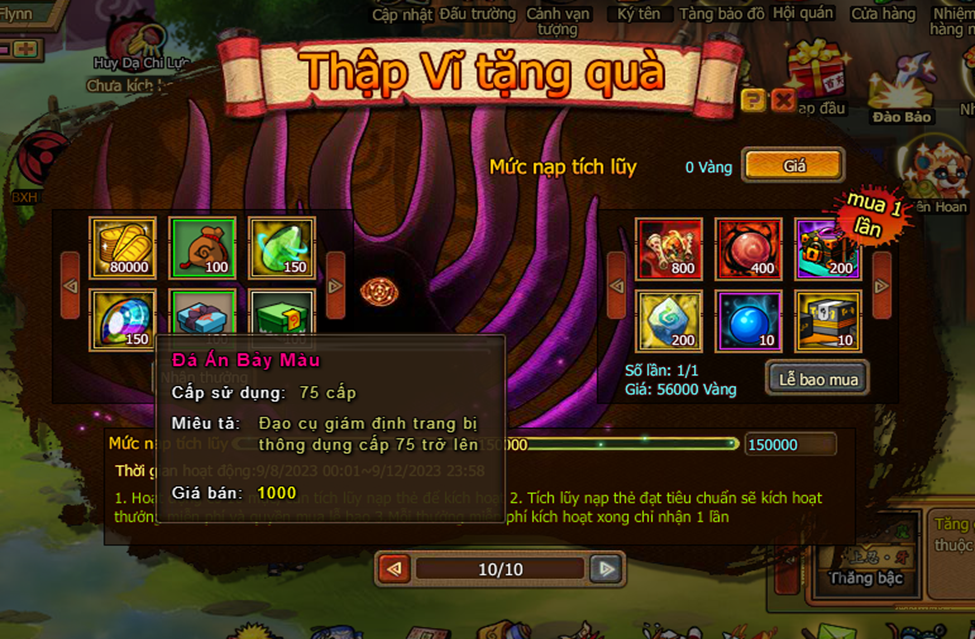This screenshot has width=975, height=639.
Task: Go to previous page from 10/10
Action: (x=395, y=569)
